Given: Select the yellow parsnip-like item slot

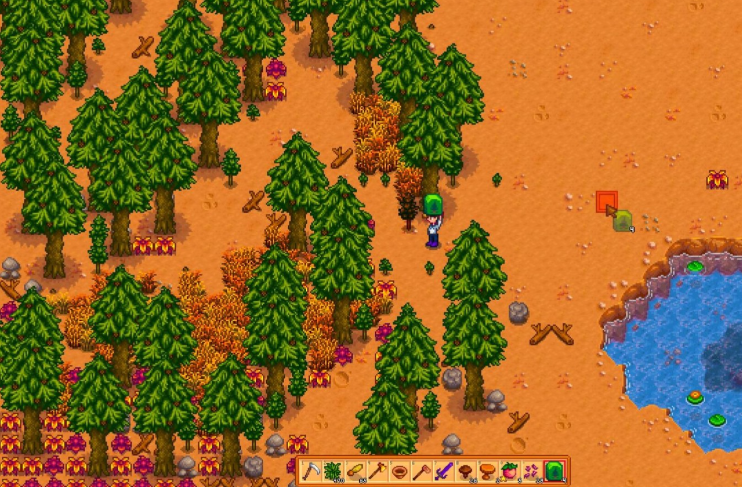Looking at the screenshot, I should [x=355, y=470].
